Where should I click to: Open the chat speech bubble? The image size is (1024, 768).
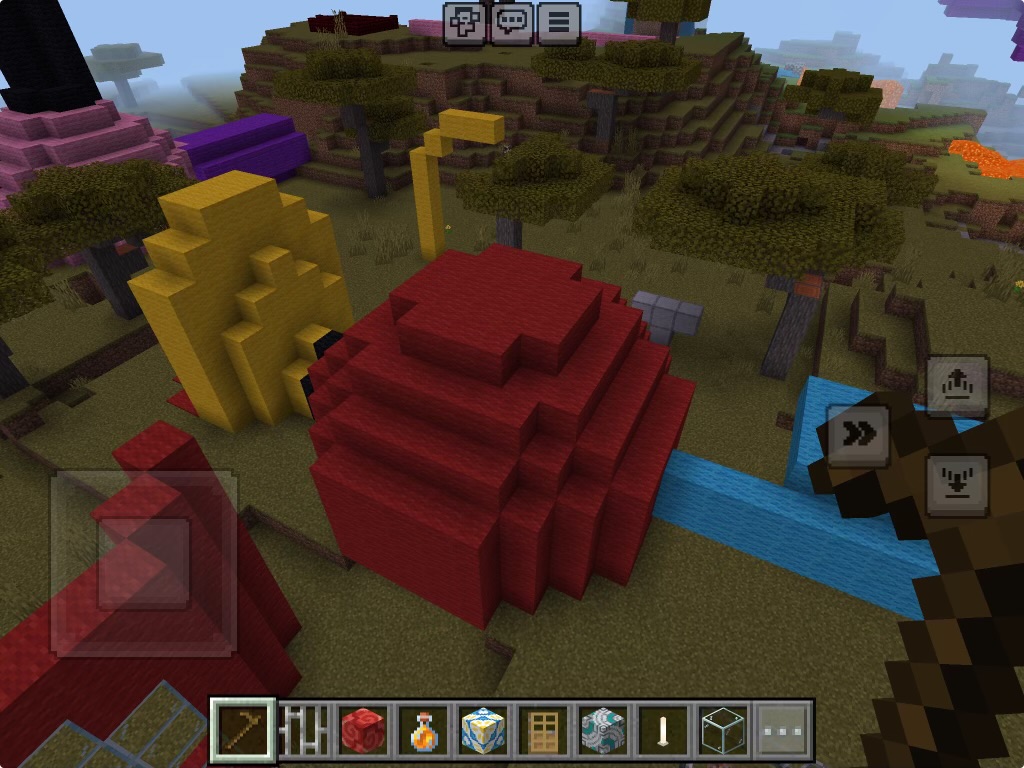click(x=512, y=23)
